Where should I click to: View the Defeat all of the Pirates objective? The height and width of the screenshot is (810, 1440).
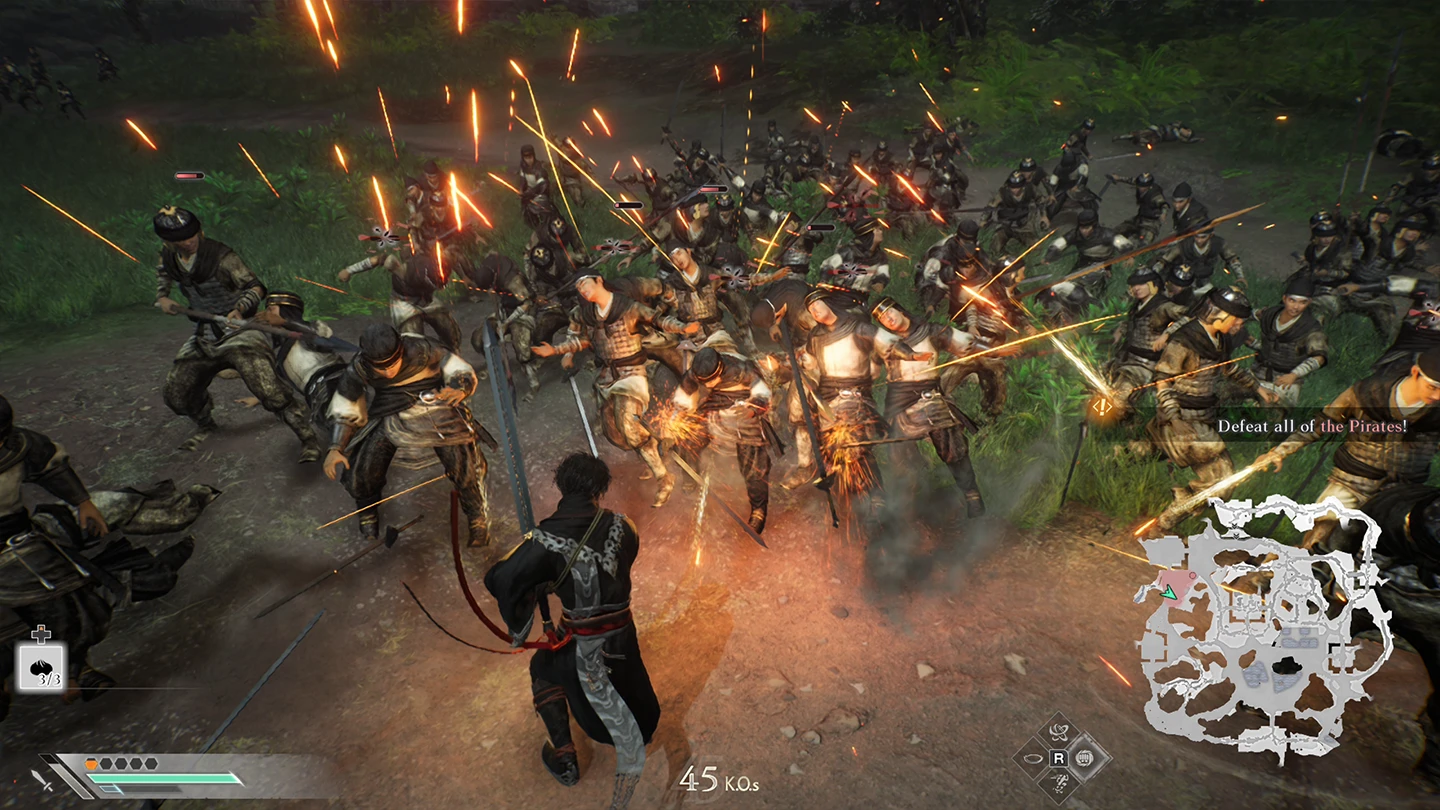(x=1312, y=426)
